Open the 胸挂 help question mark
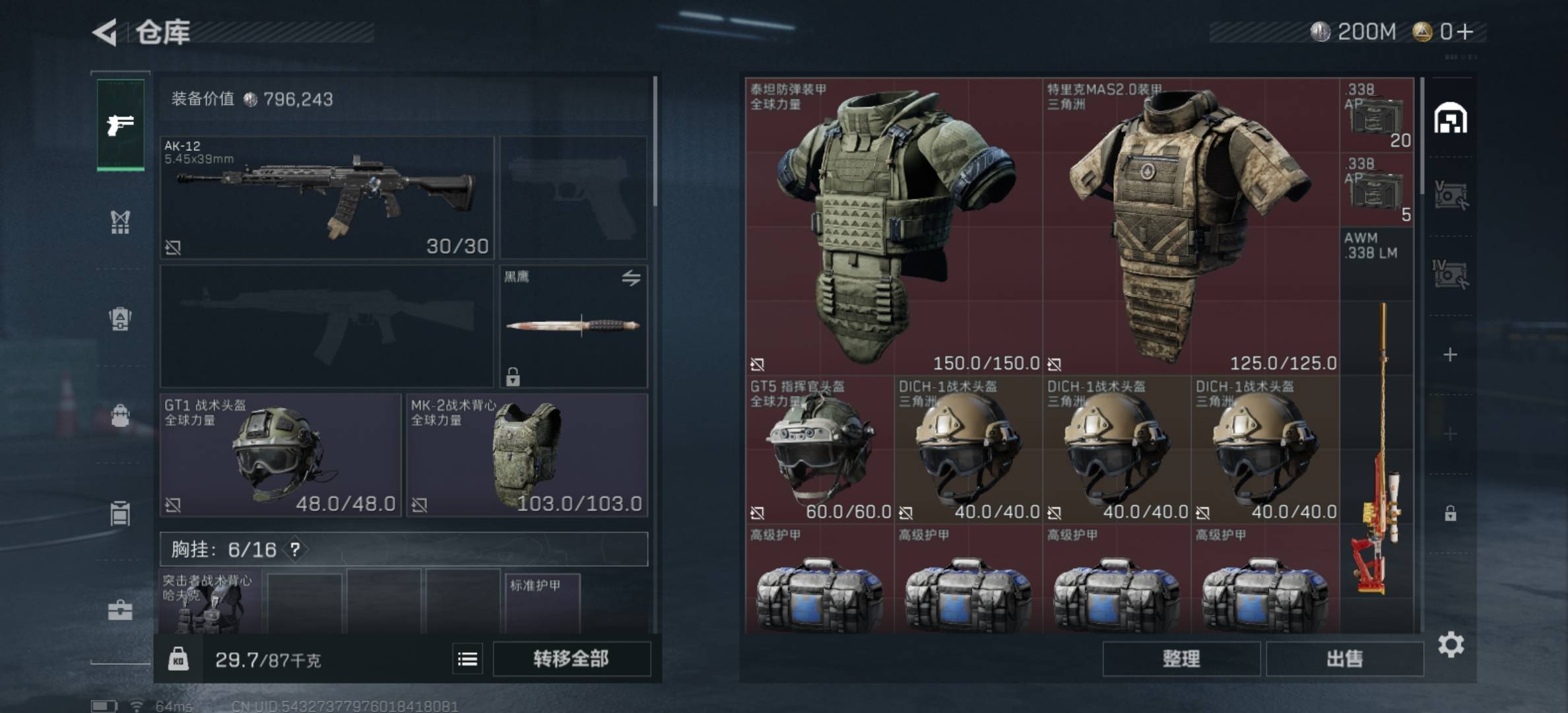Image resolution: width=1568 pixels, height=713 pixels. tap(295, 549)
